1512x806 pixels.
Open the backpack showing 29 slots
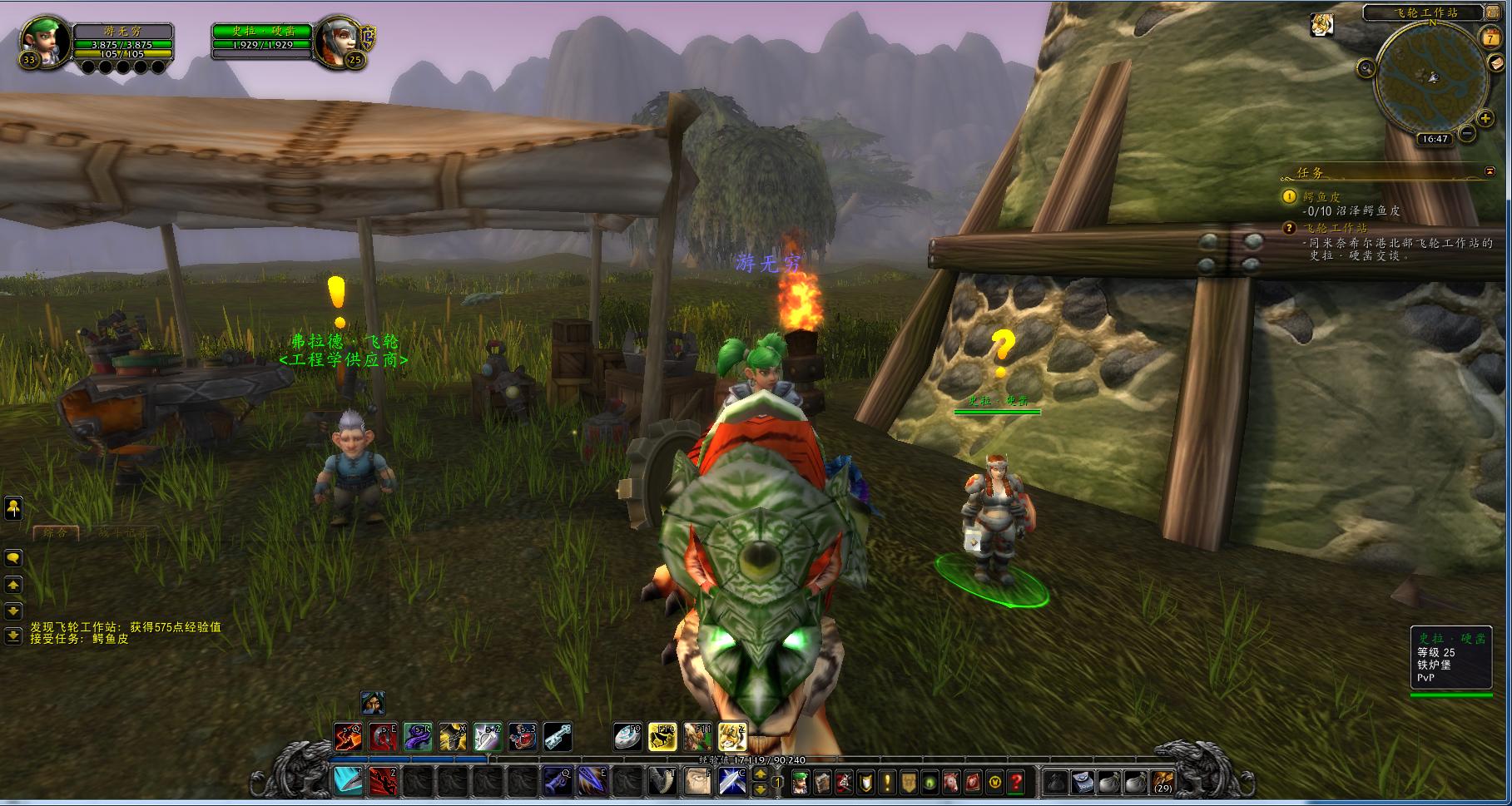[x=1163, y=782]
